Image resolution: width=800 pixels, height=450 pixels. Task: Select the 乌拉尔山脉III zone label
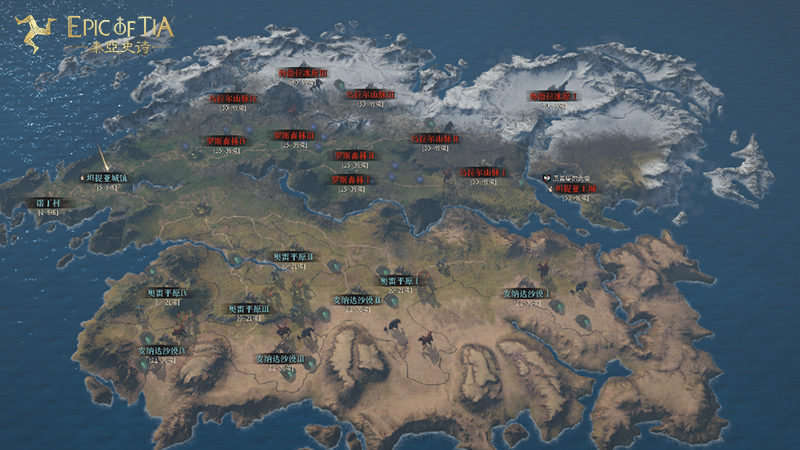pos(370,94)
